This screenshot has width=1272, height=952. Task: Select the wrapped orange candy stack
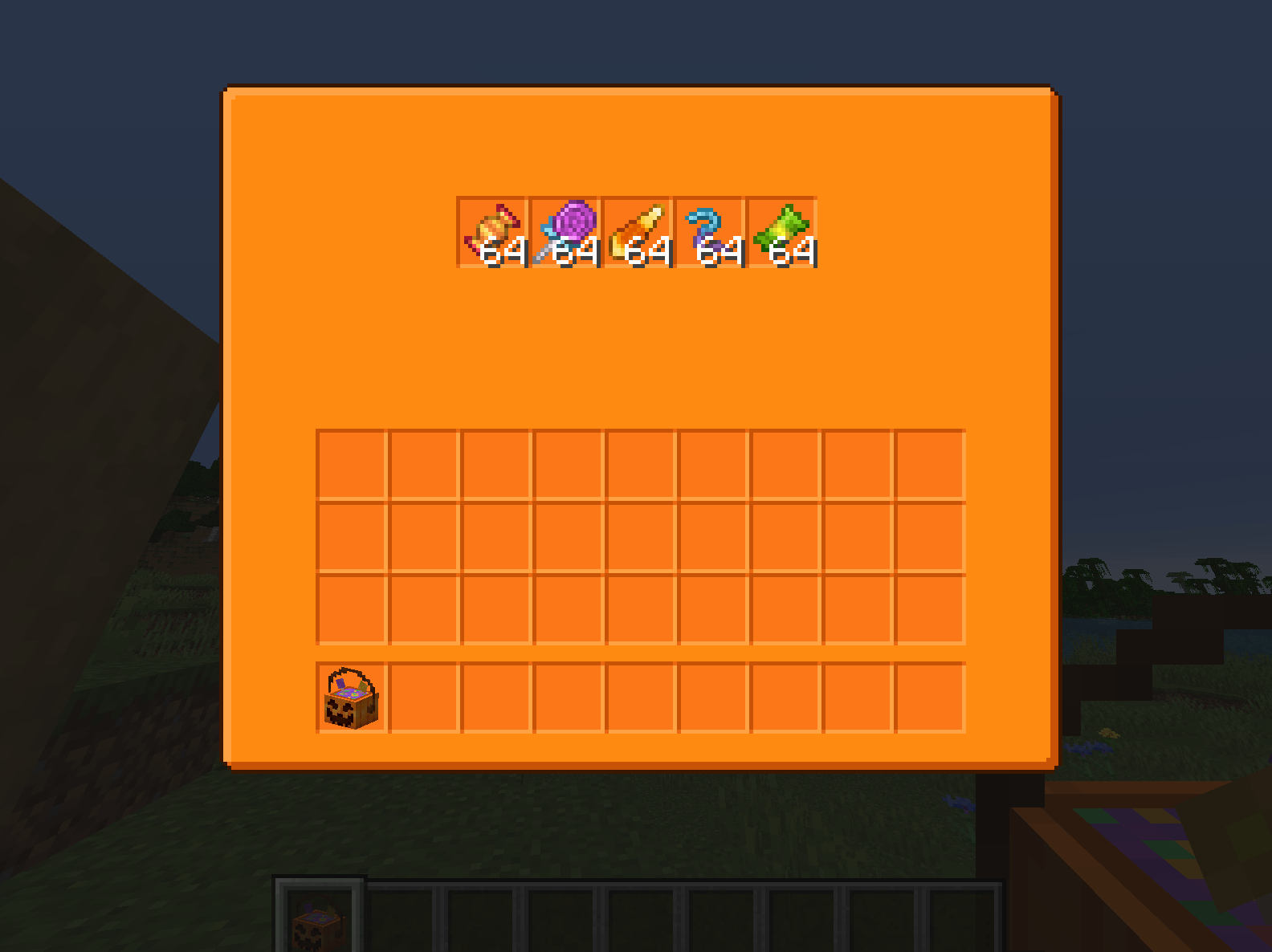pyautogui.click(x=493, y=233)
